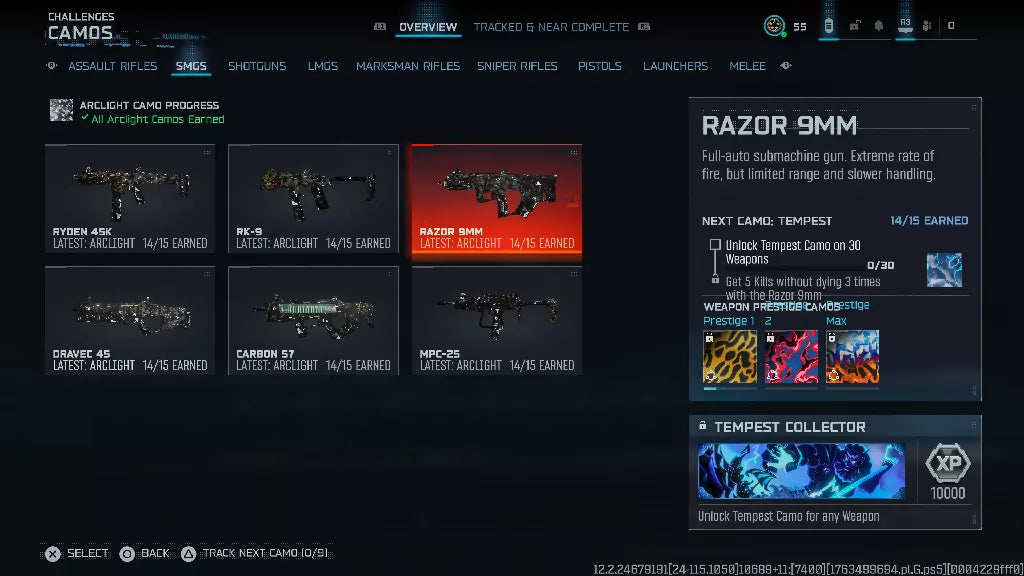The height and width of the screenshot is (576, 1024).
Task: Pick the MPC-25 weapon tile
Action: 497,320
